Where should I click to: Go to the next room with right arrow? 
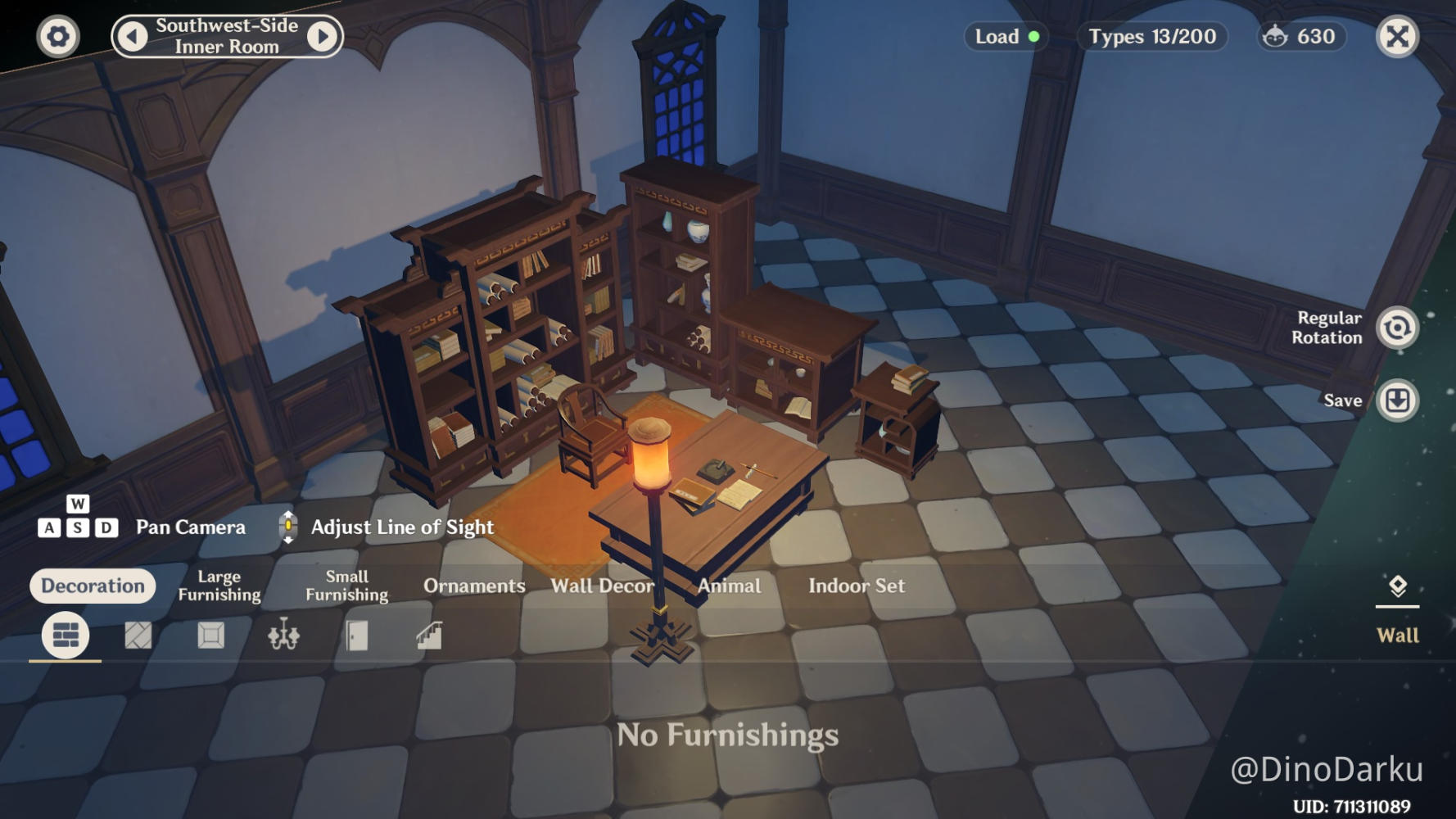[323, 37]
